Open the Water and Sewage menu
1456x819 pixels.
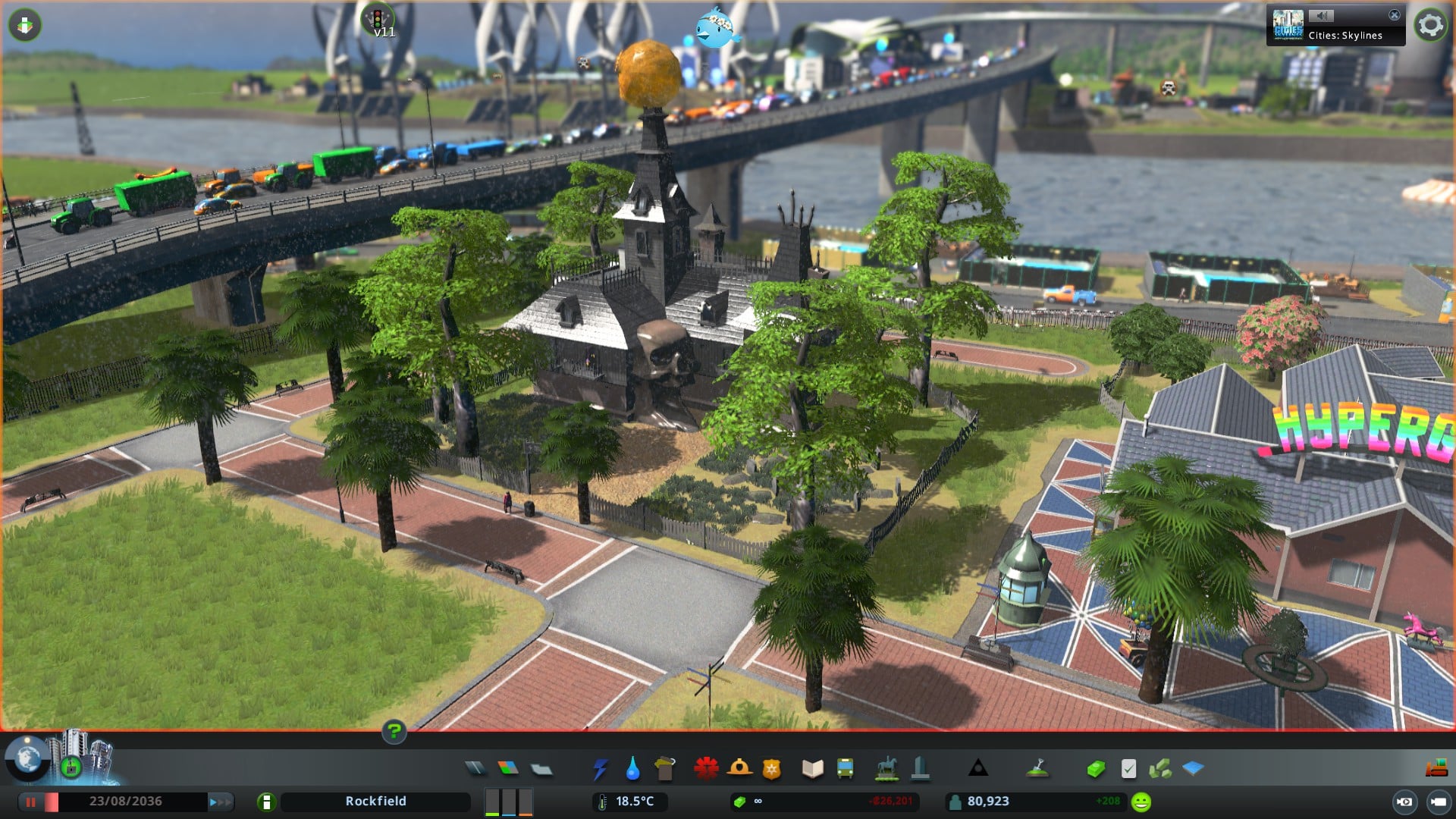632,769
